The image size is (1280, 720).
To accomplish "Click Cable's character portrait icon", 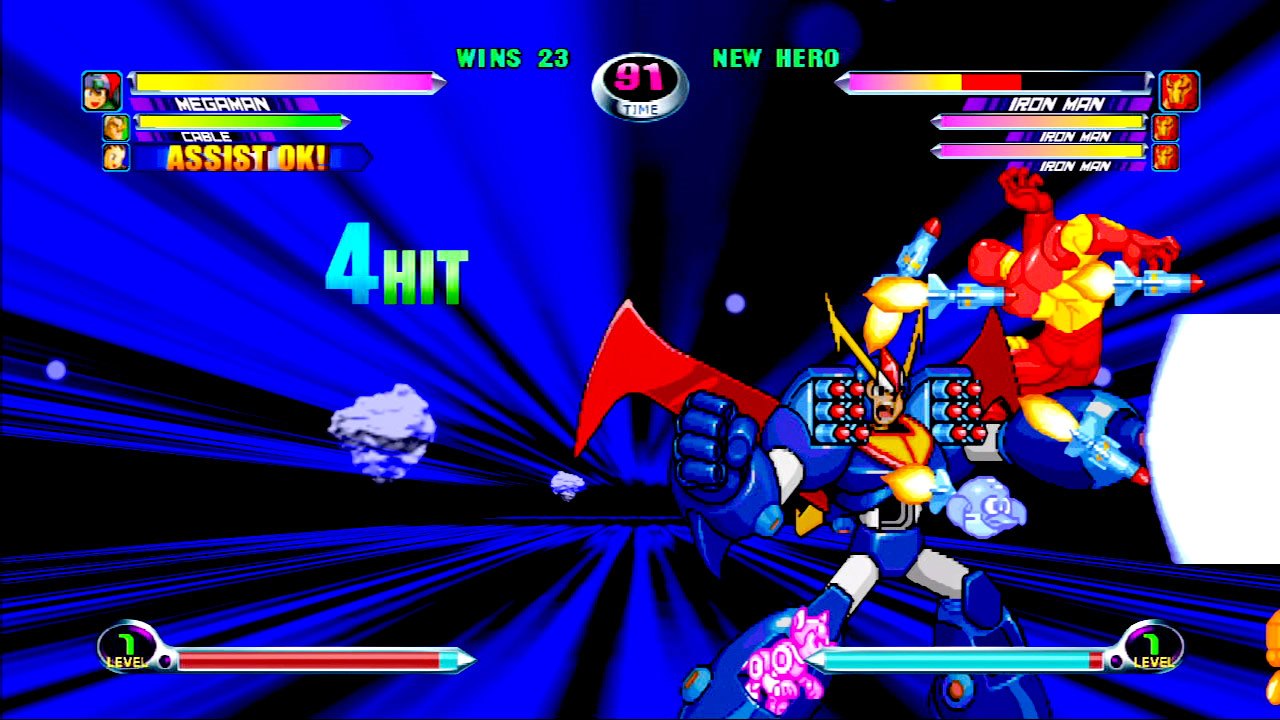I will (x=114, y=128).
